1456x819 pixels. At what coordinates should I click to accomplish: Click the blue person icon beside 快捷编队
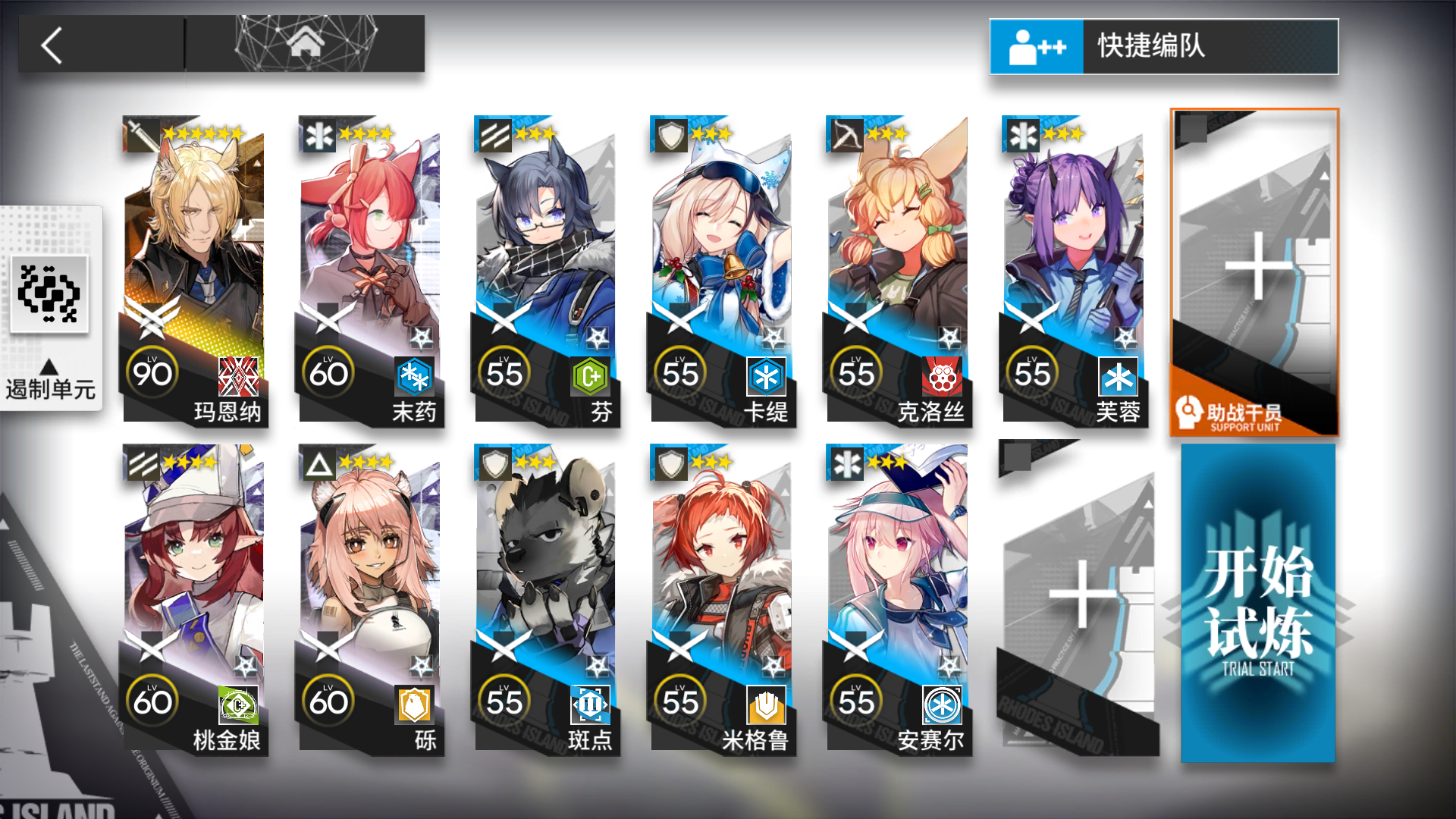pyautogui.click(x=1036, y=46)
